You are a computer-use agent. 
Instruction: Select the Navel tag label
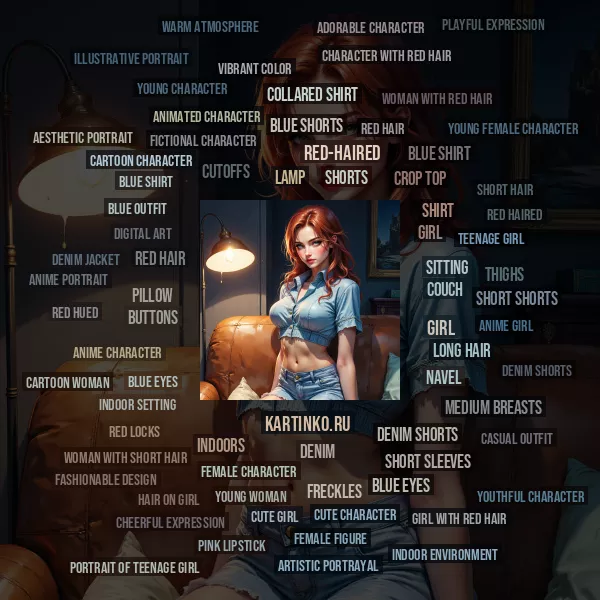tap(444, 378)
